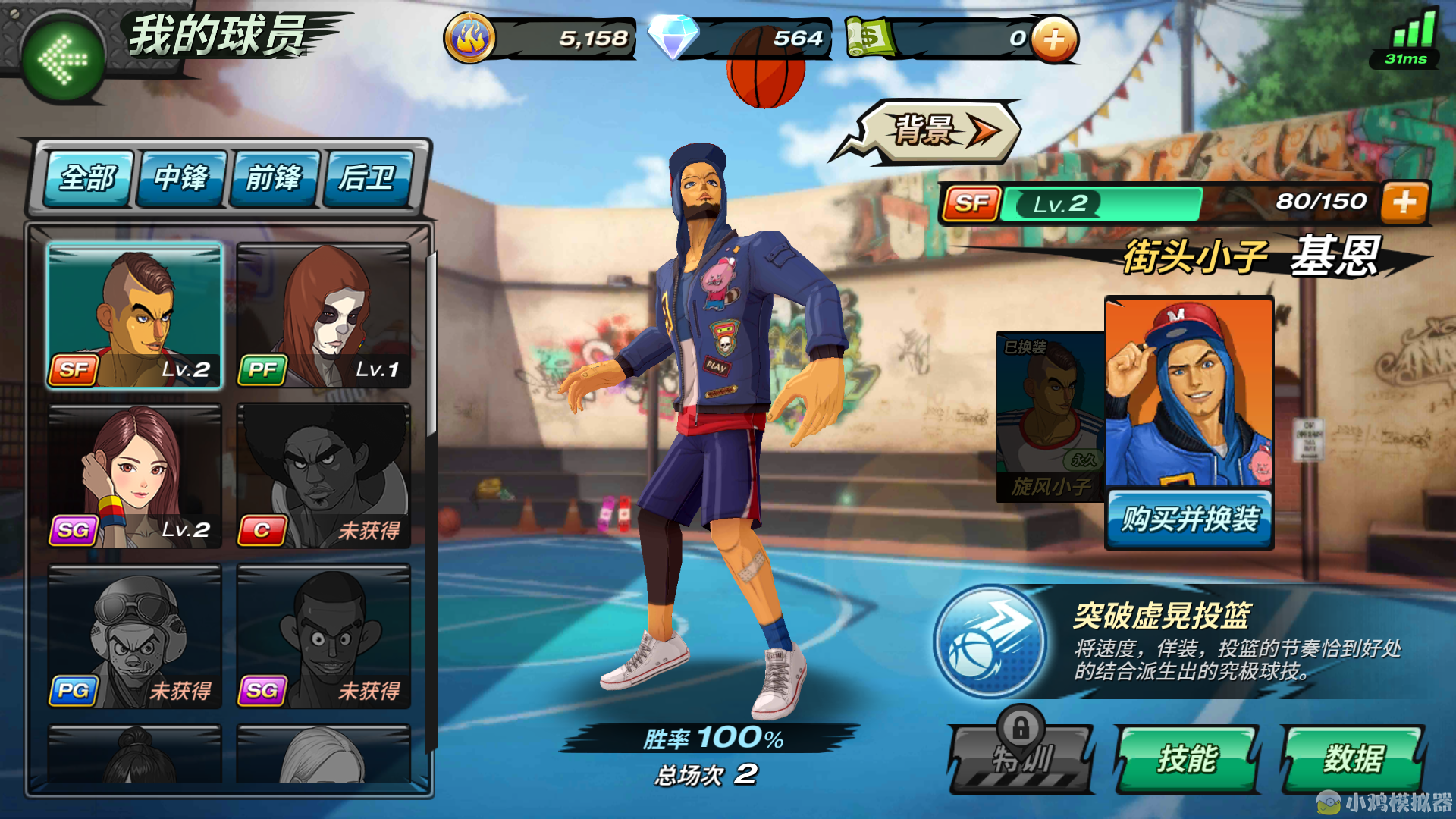Switch to the 中锋 filter tab
This screenshot has width=1456, height=819.
[x=180, y=179]
